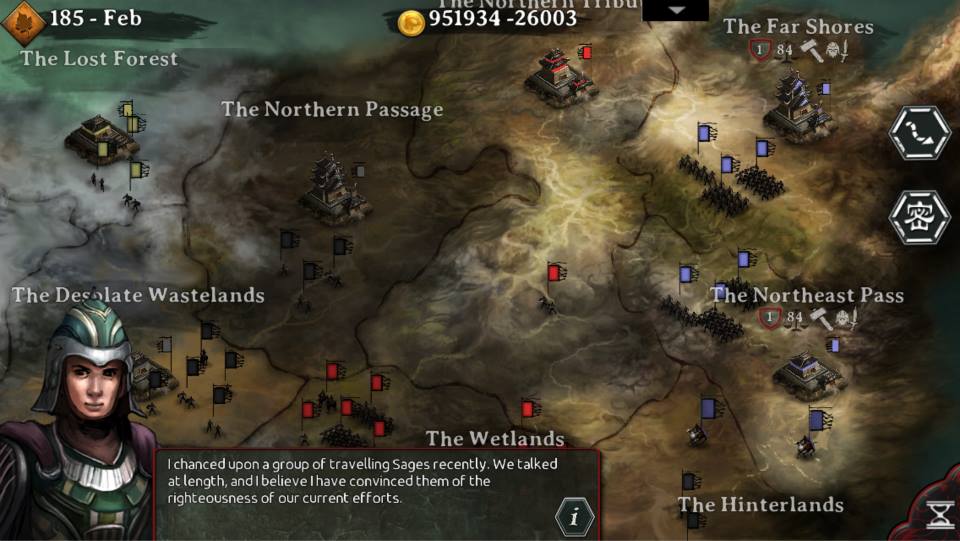
Task: Open the secret 密 hexagon button
Action: [x=919, y=217]
